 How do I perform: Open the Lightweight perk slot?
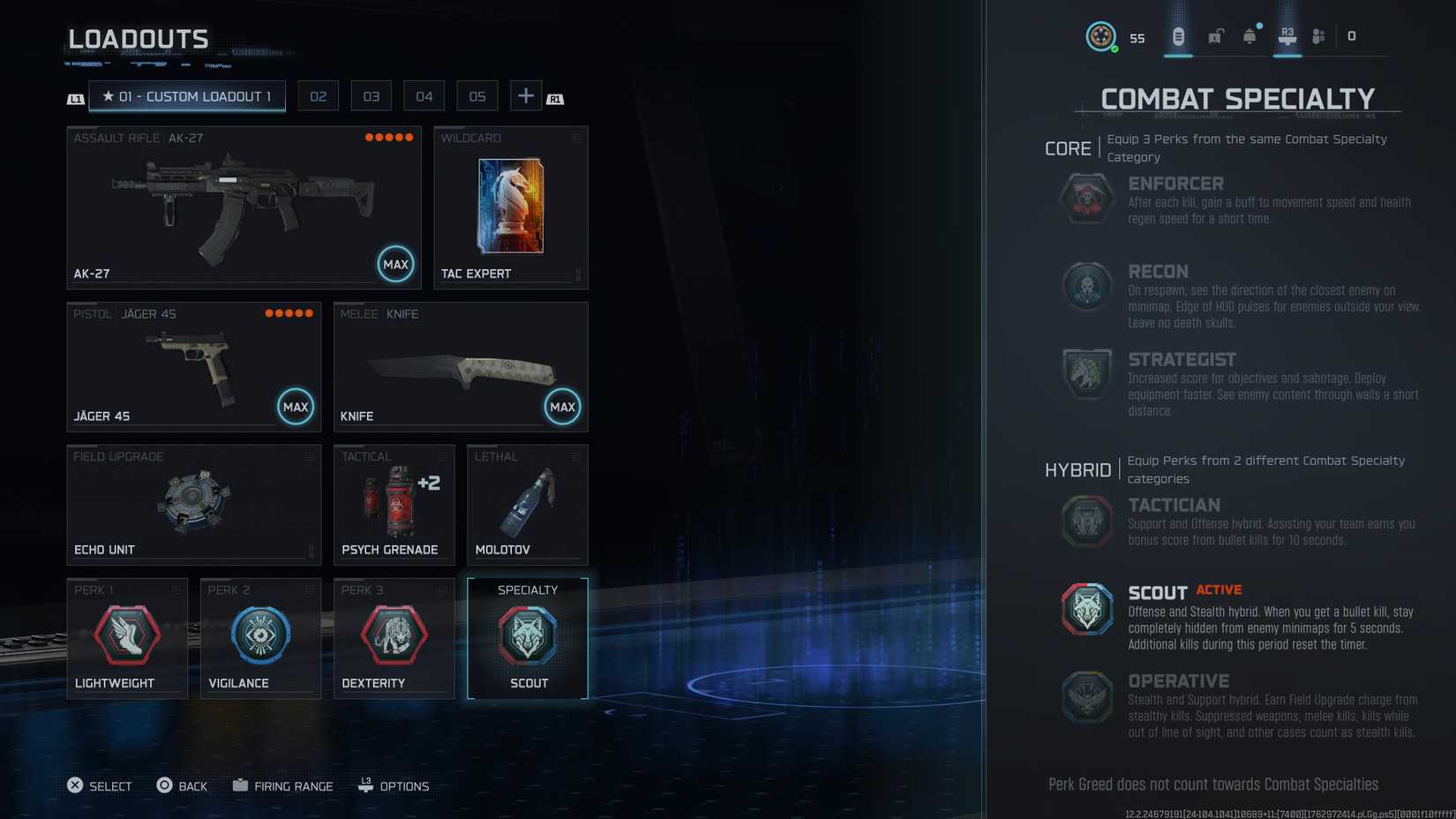[x=127, y=638]
